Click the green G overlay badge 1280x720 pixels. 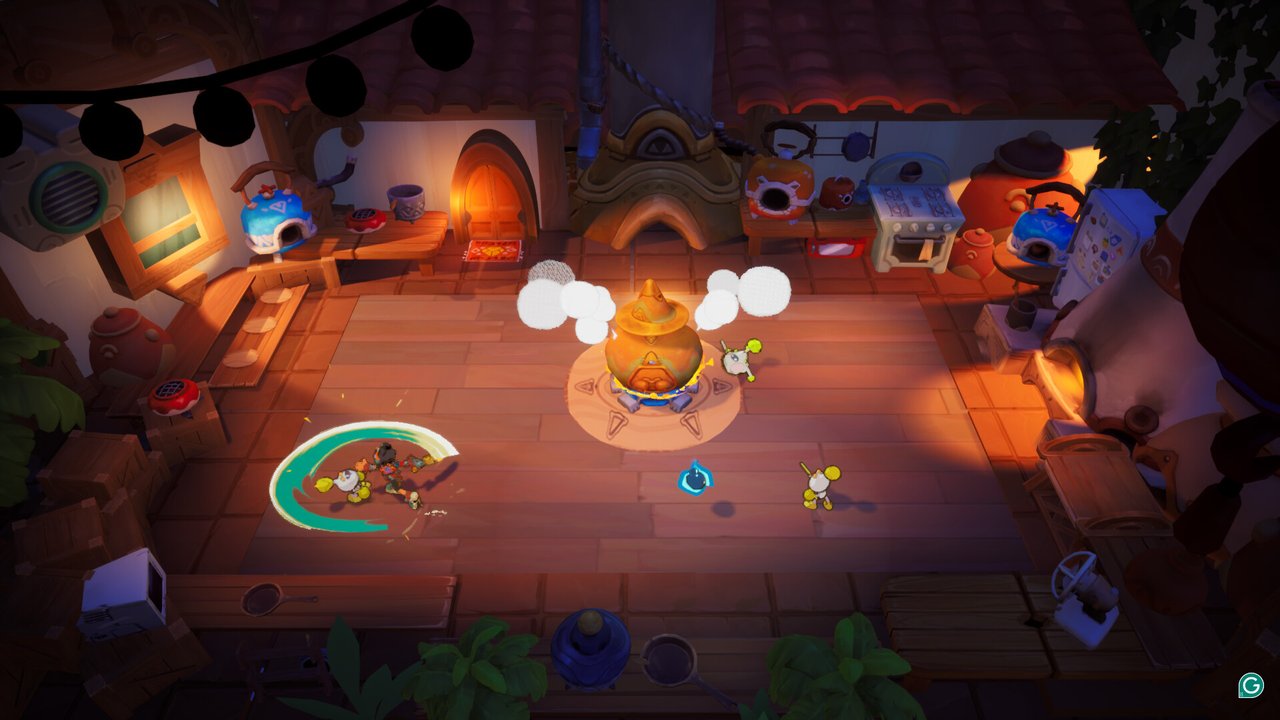(1250, 685)
